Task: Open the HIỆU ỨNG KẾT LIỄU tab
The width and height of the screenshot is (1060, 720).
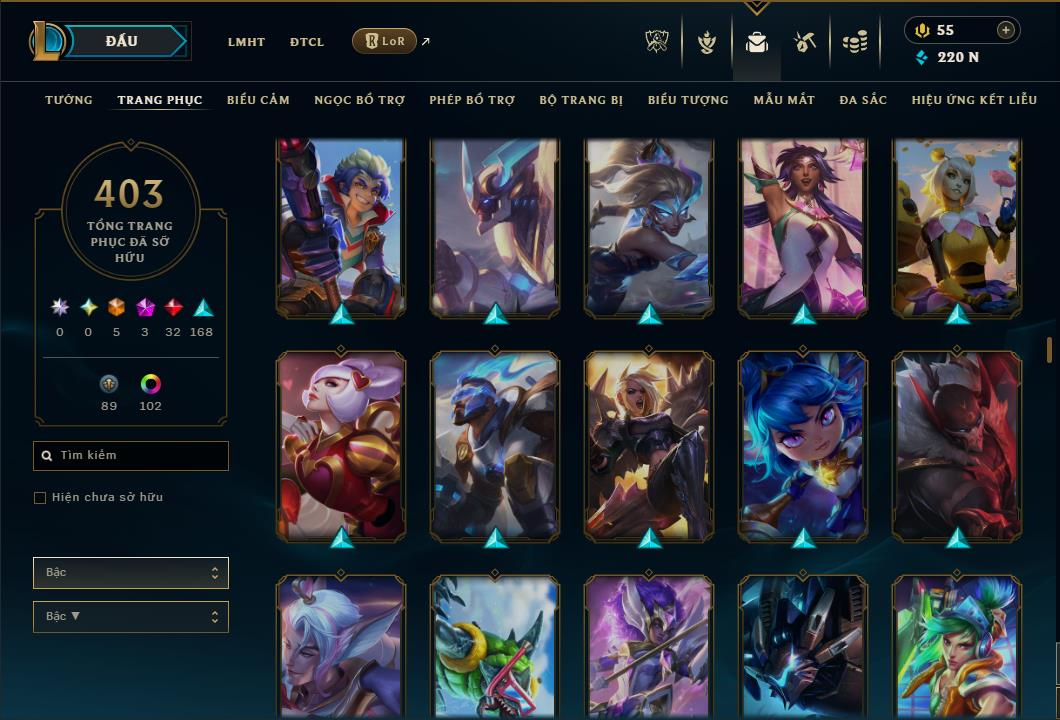Action: [974, 100]
